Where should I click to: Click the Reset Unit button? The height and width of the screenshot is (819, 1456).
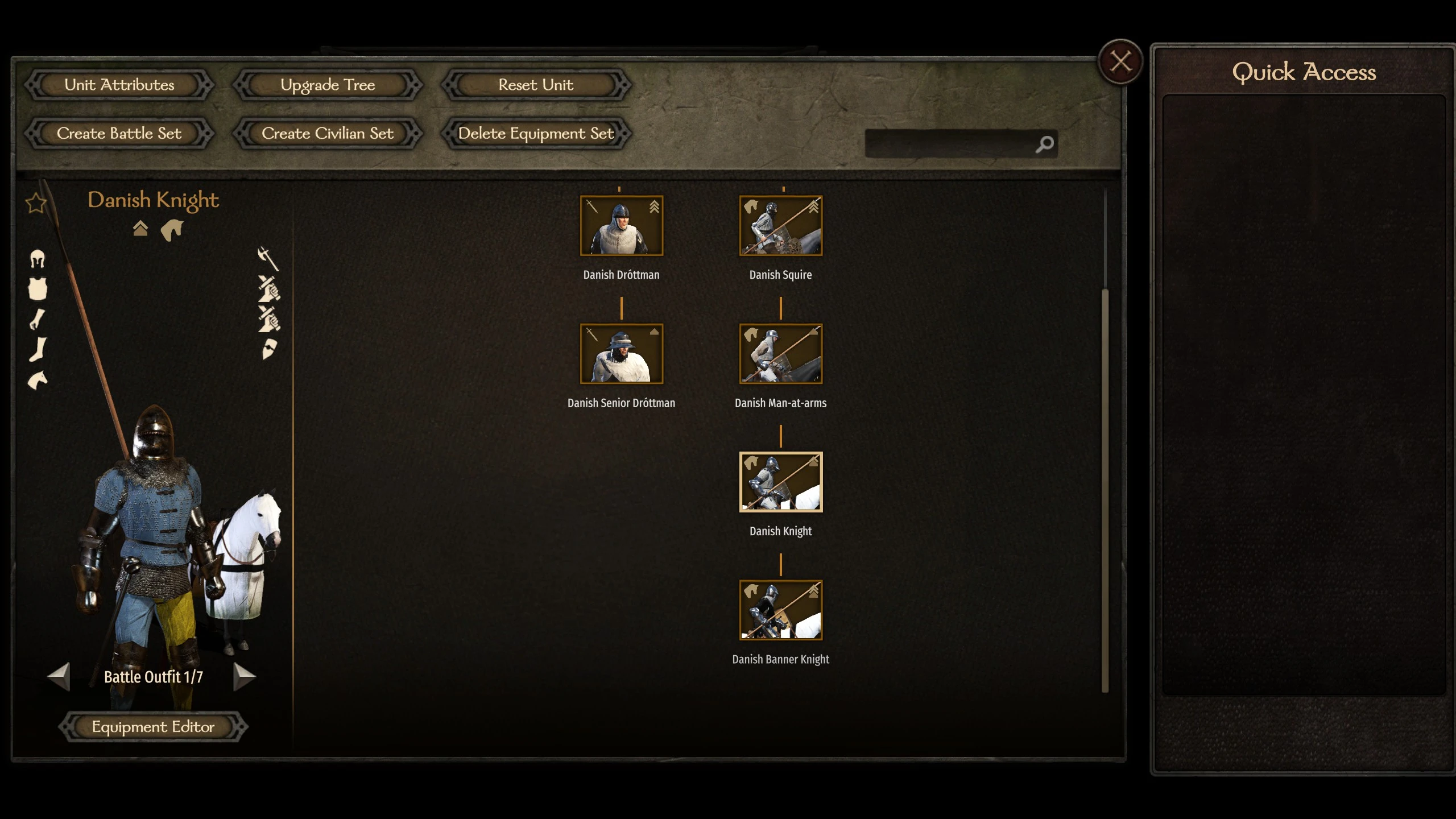click(x=536, y=85)
